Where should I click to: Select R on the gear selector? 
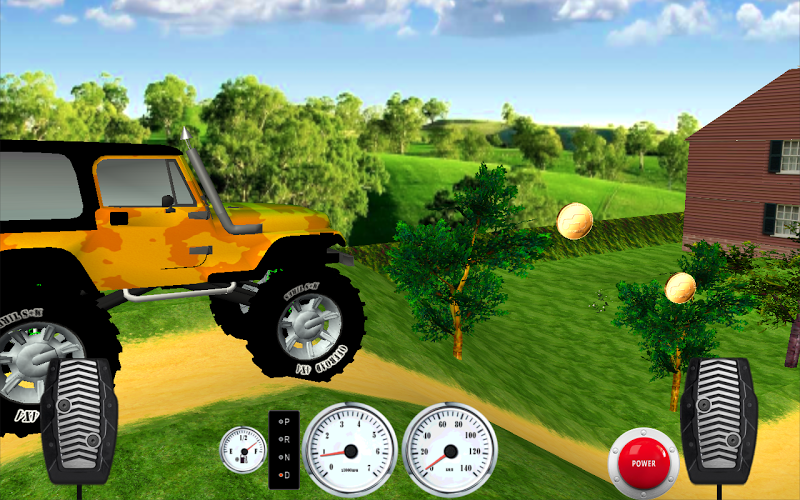point(284,438)
